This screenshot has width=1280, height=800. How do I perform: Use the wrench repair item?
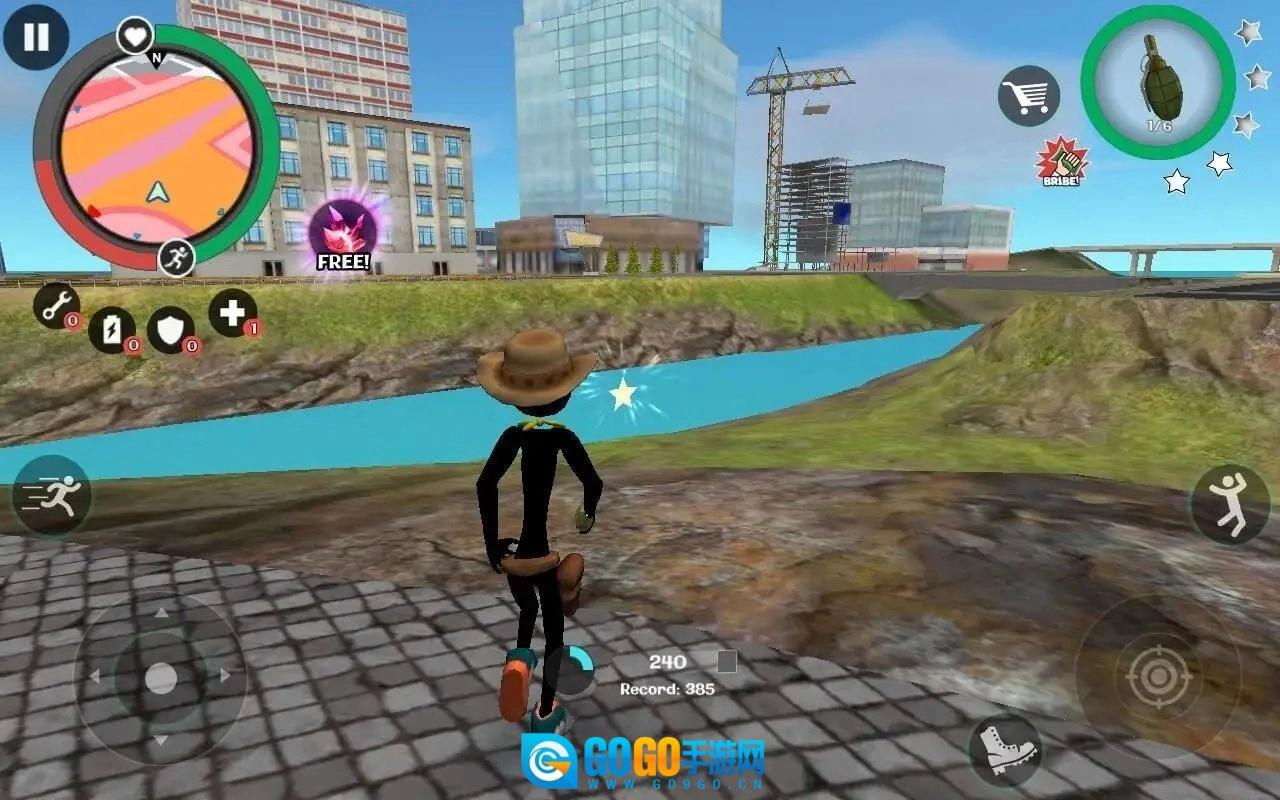click(57, 305)
